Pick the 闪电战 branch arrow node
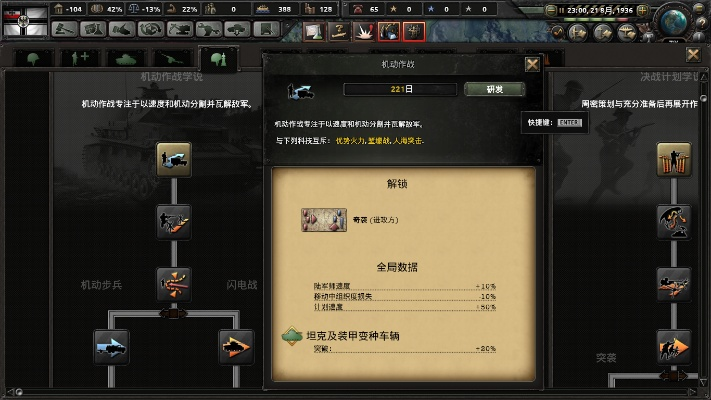Screen dimensions: 711x400 237,347
